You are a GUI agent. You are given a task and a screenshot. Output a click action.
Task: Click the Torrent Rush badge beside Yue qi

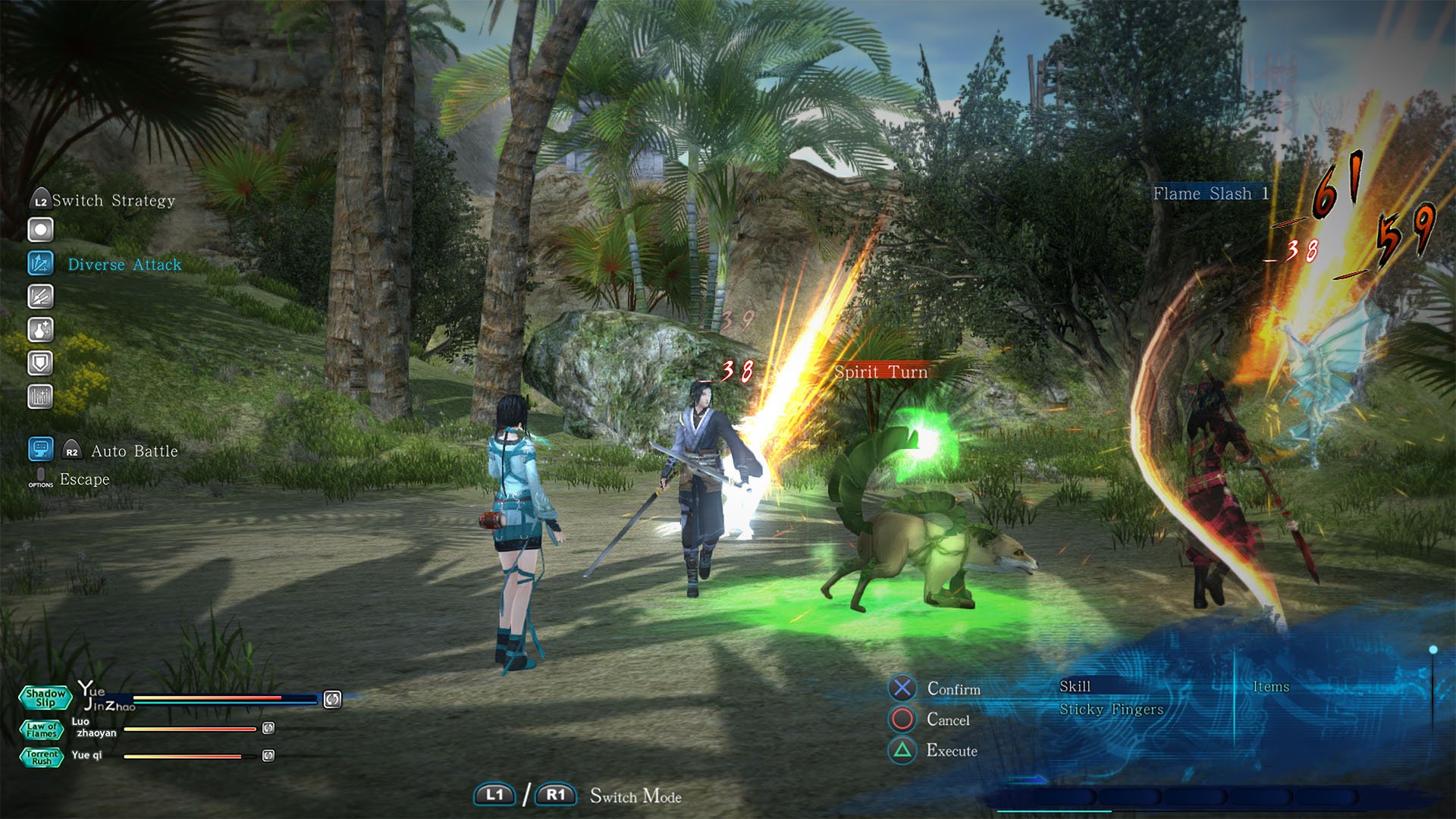coord(43,755)
